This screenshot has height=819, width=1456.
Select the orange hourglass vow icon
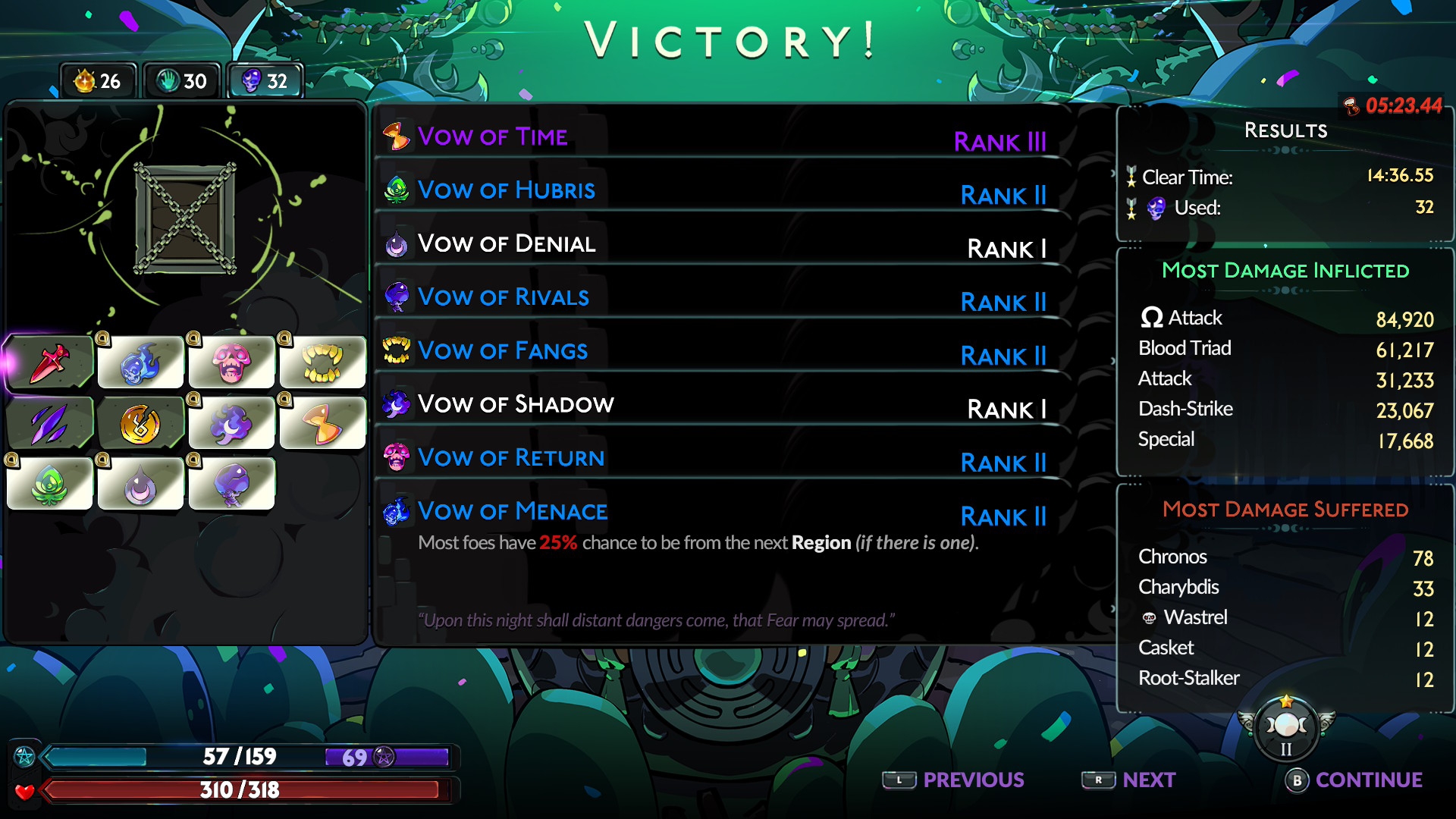tap(322, 423)
